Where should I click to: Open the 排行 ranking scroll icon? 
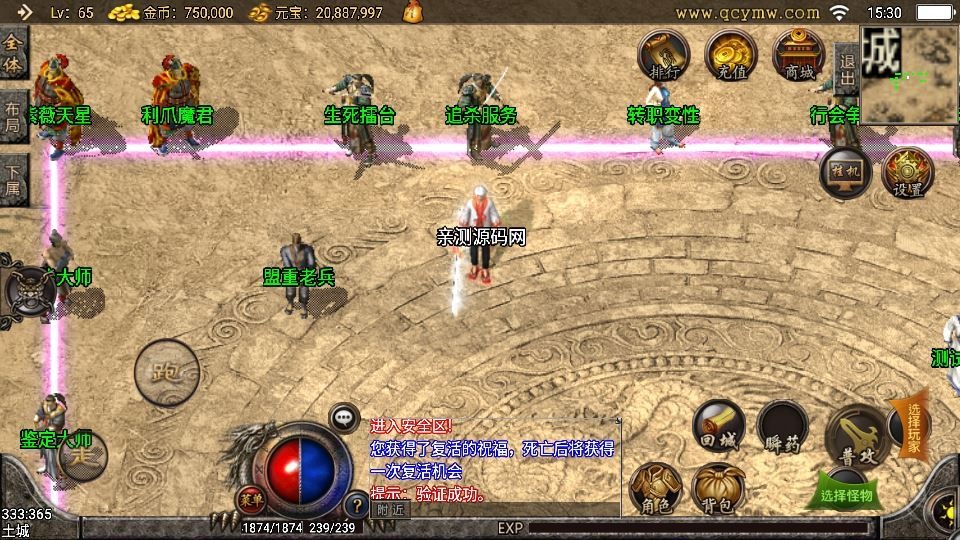point(664,53)
